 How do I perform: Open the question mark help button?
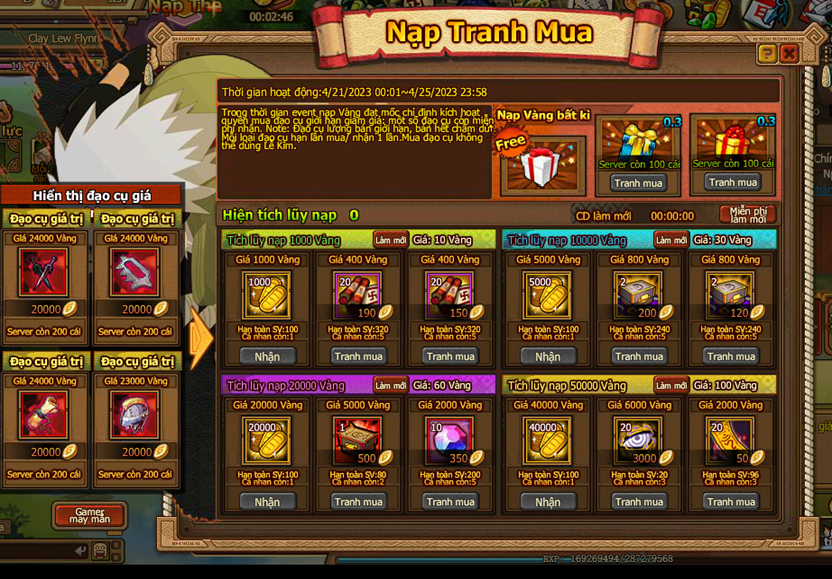767,53
